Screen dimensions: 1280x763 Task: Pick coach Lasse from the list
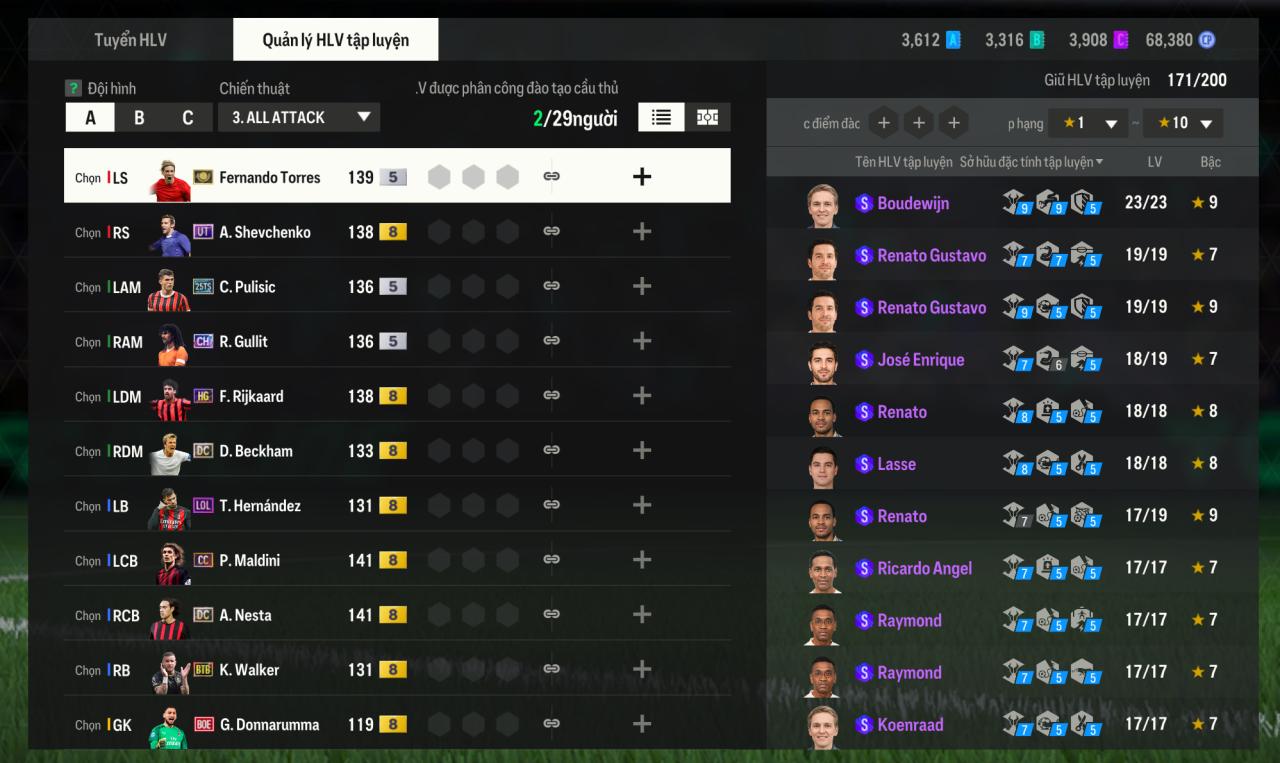point(896,464)
